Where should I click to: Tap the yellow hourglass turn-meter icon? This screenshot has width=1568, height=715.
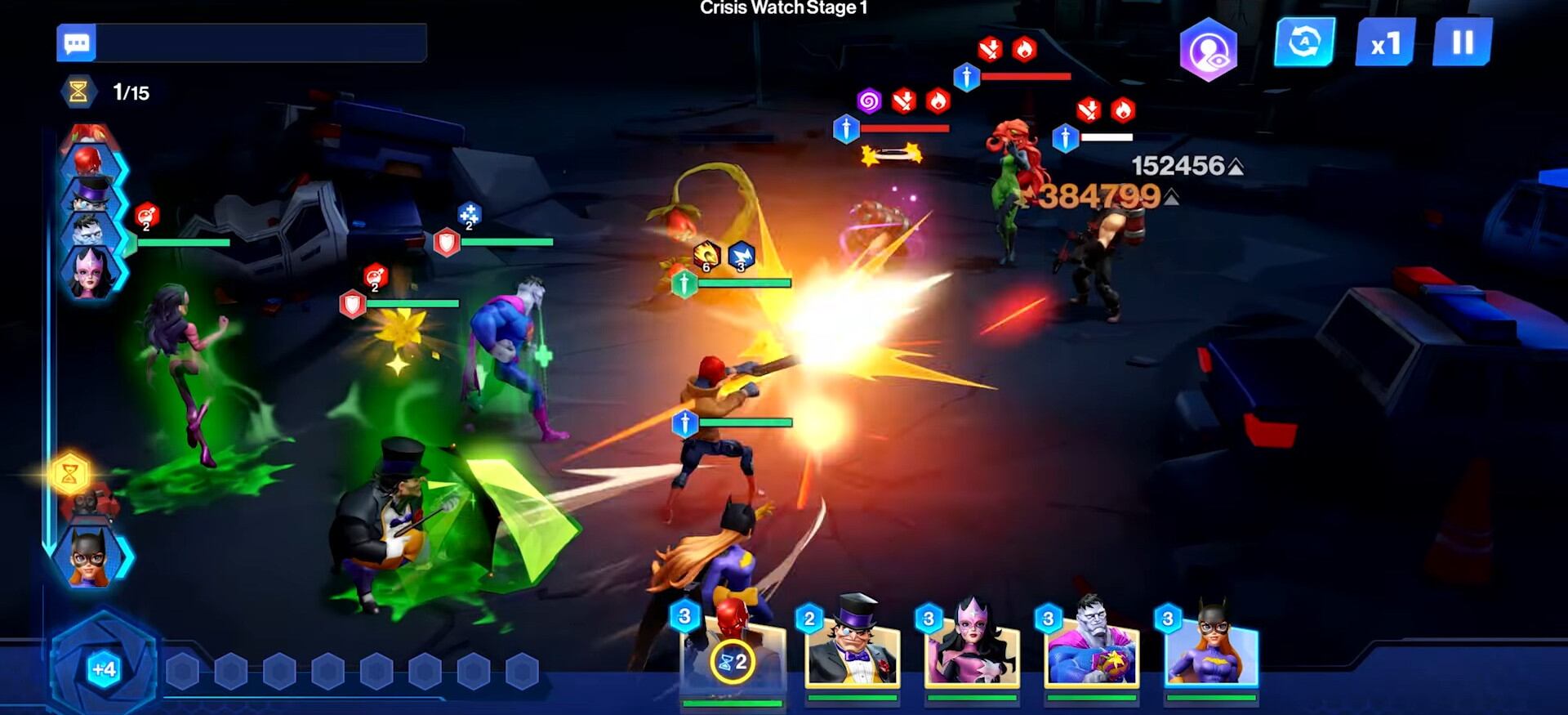click(72, 472)
